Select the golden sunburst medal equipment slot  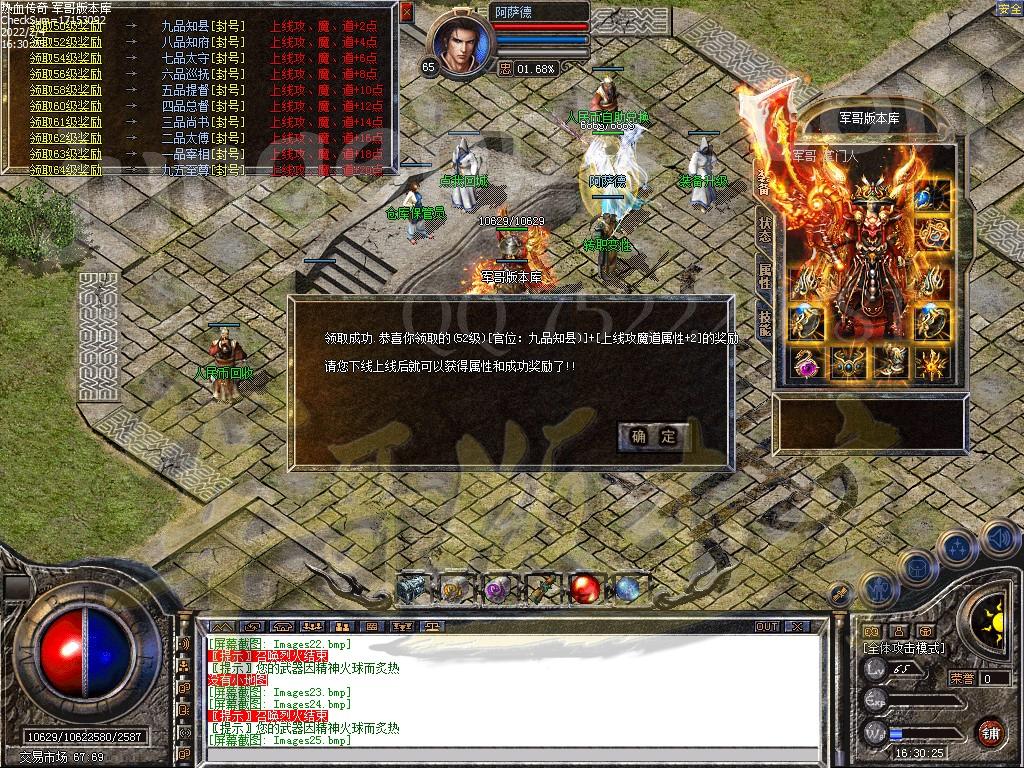(933, 364)
